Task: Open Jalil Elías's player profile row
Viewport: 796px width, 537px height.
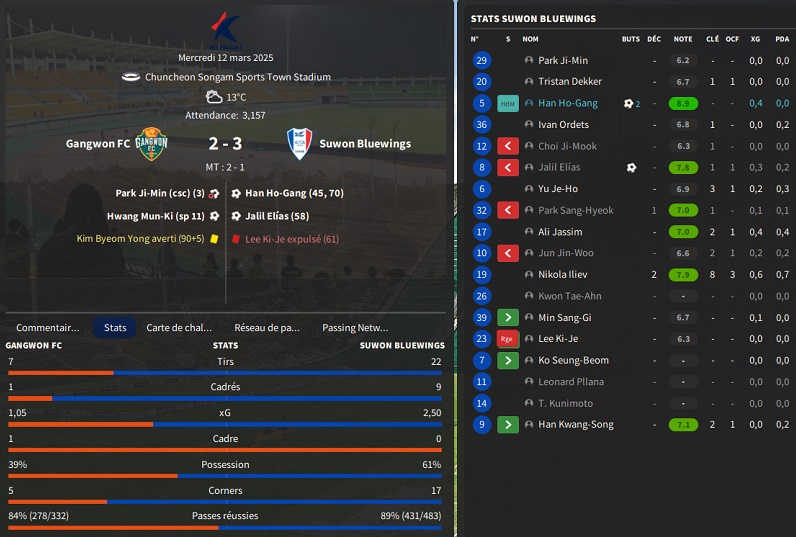Action: [559, 168]
